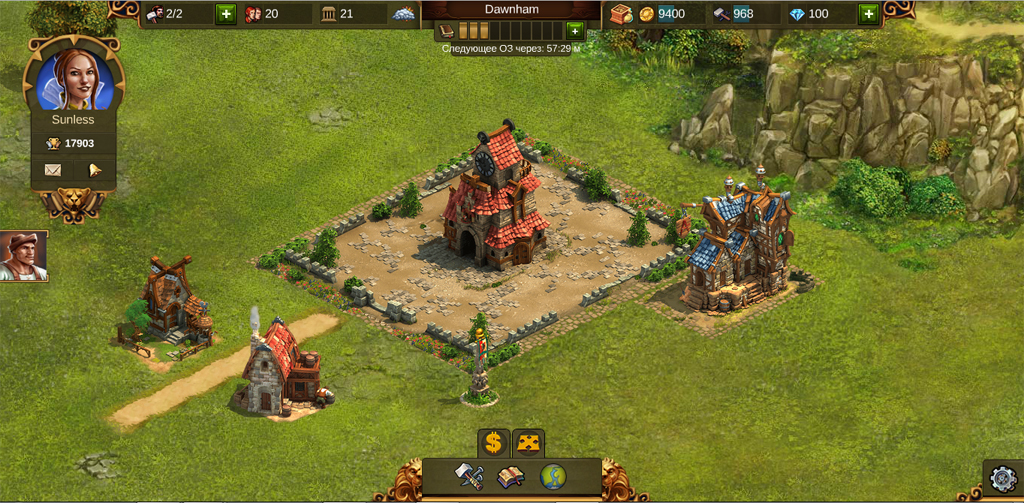Buy diamonds with the plus button
Viewport: 1024px width, 503px height.
coord(867,14)
